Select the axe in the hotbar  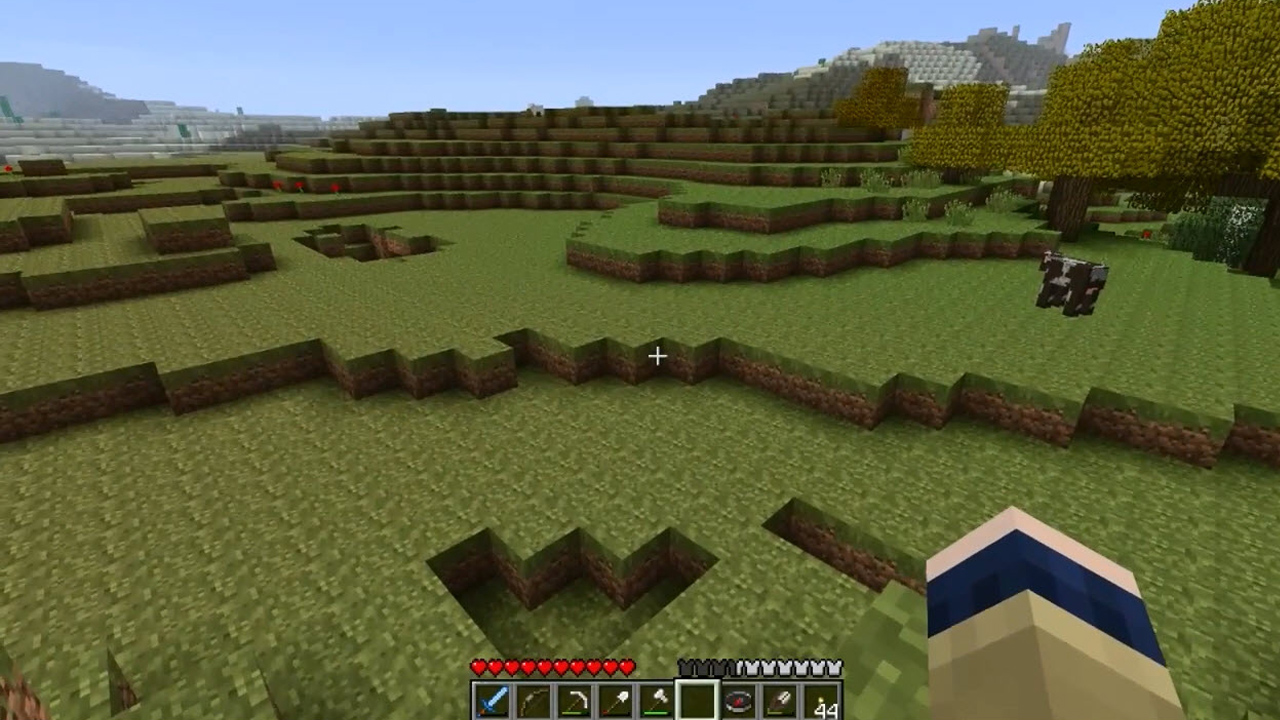pos(658,700)
